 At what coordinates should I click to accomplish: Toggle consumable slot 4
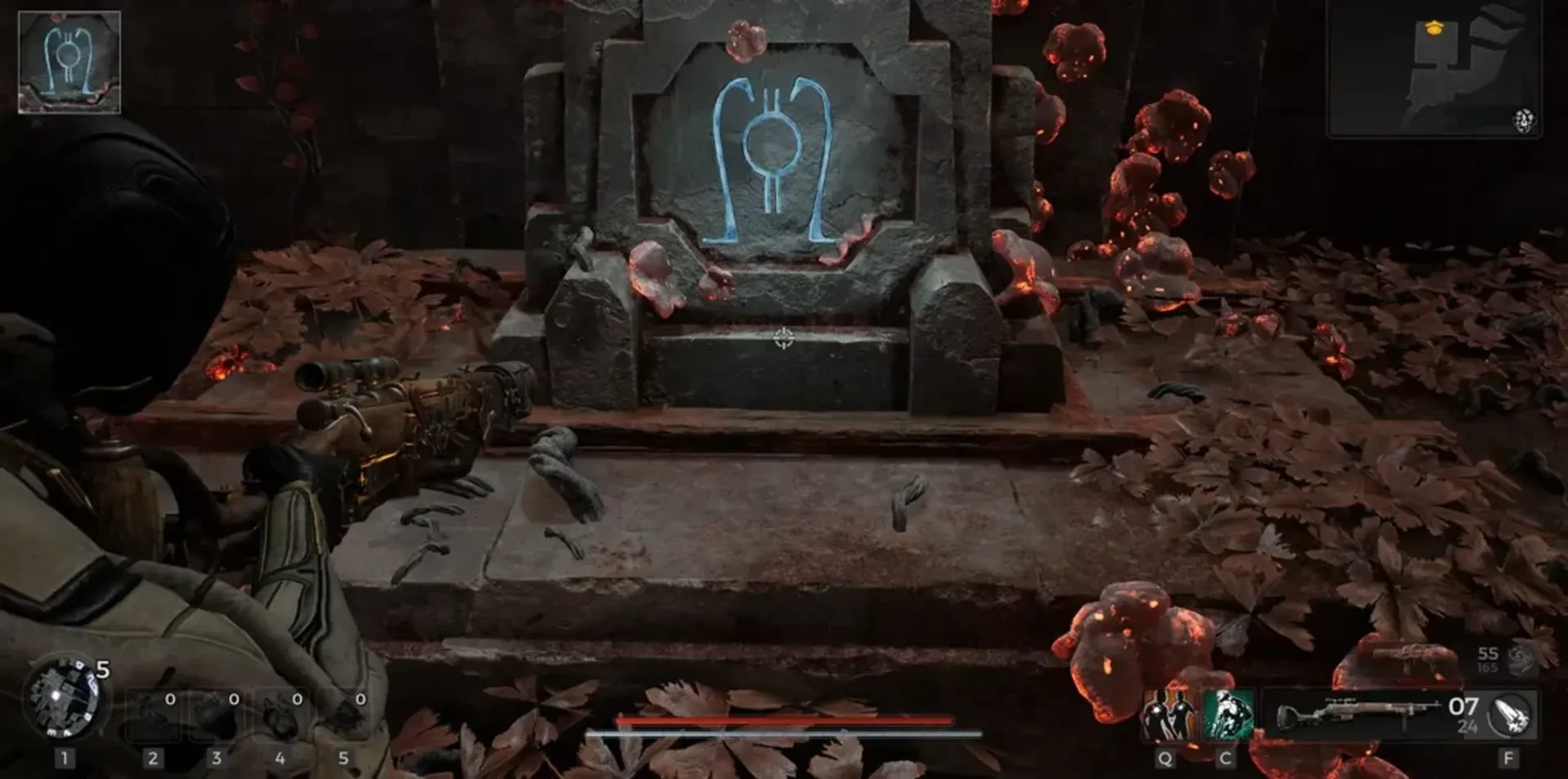tap(281, 713)
